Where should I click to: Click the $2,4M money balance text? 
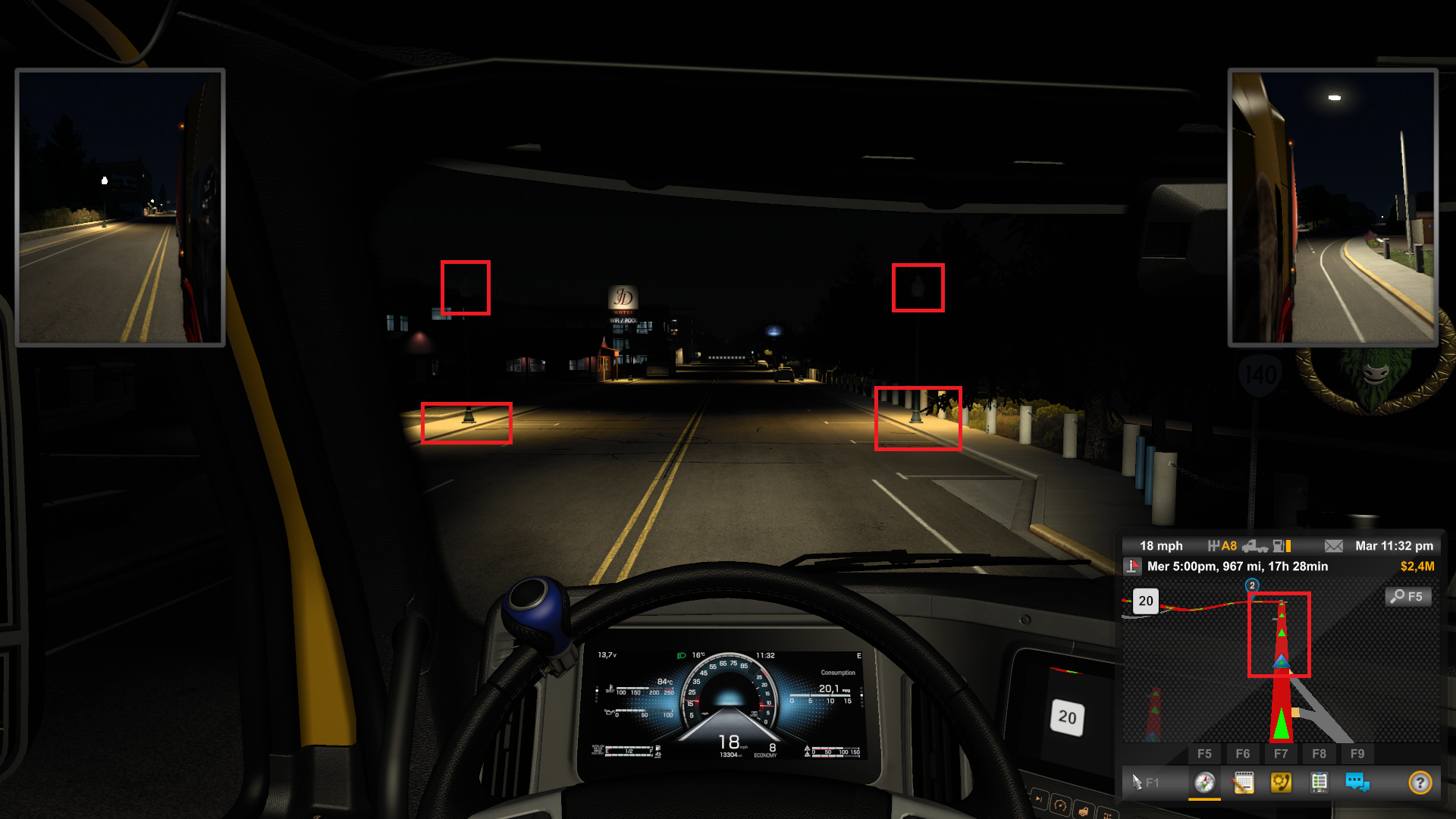tap(1417, 566)
